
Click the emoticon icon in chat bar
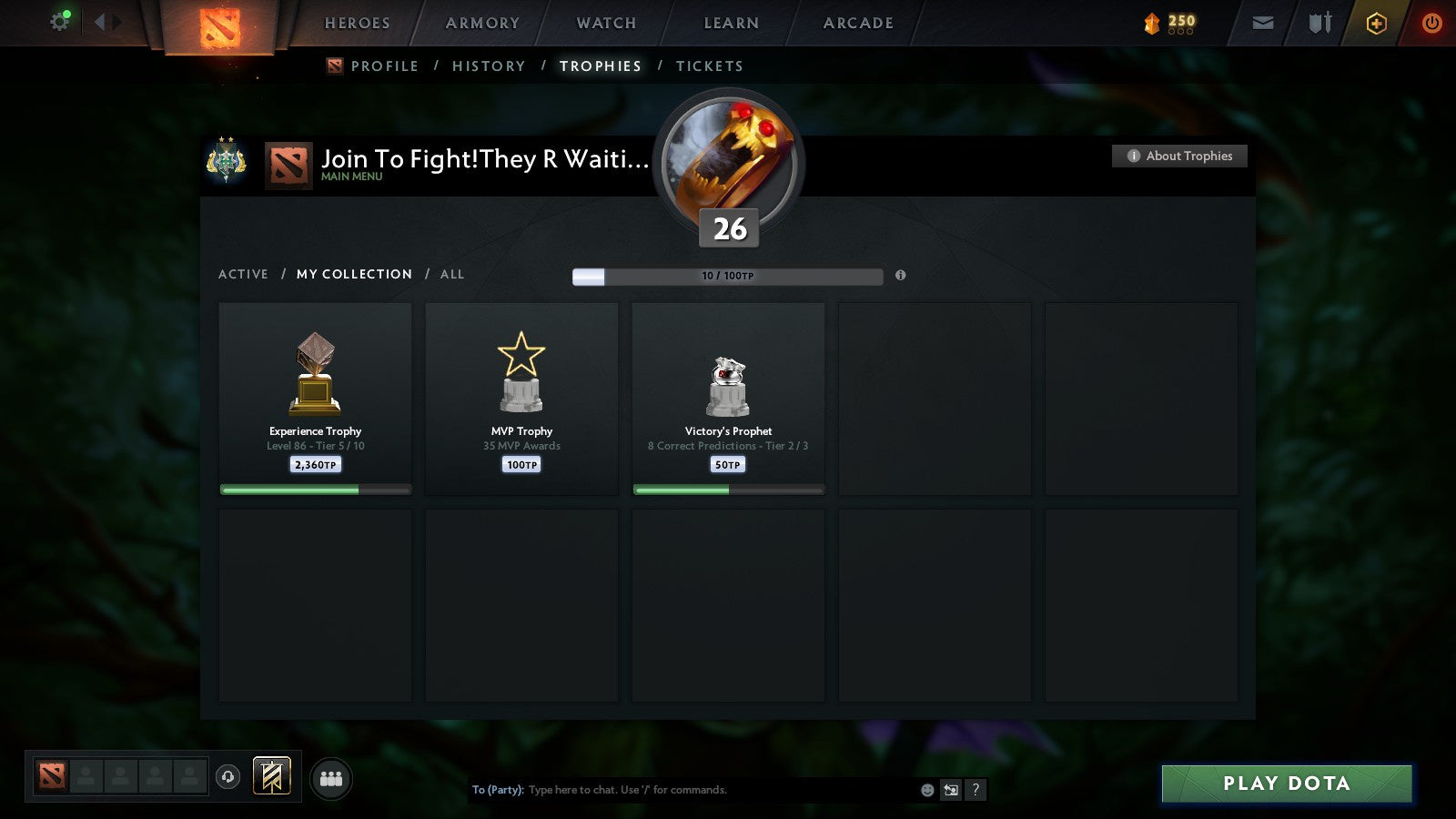click(x=925, y=790)
